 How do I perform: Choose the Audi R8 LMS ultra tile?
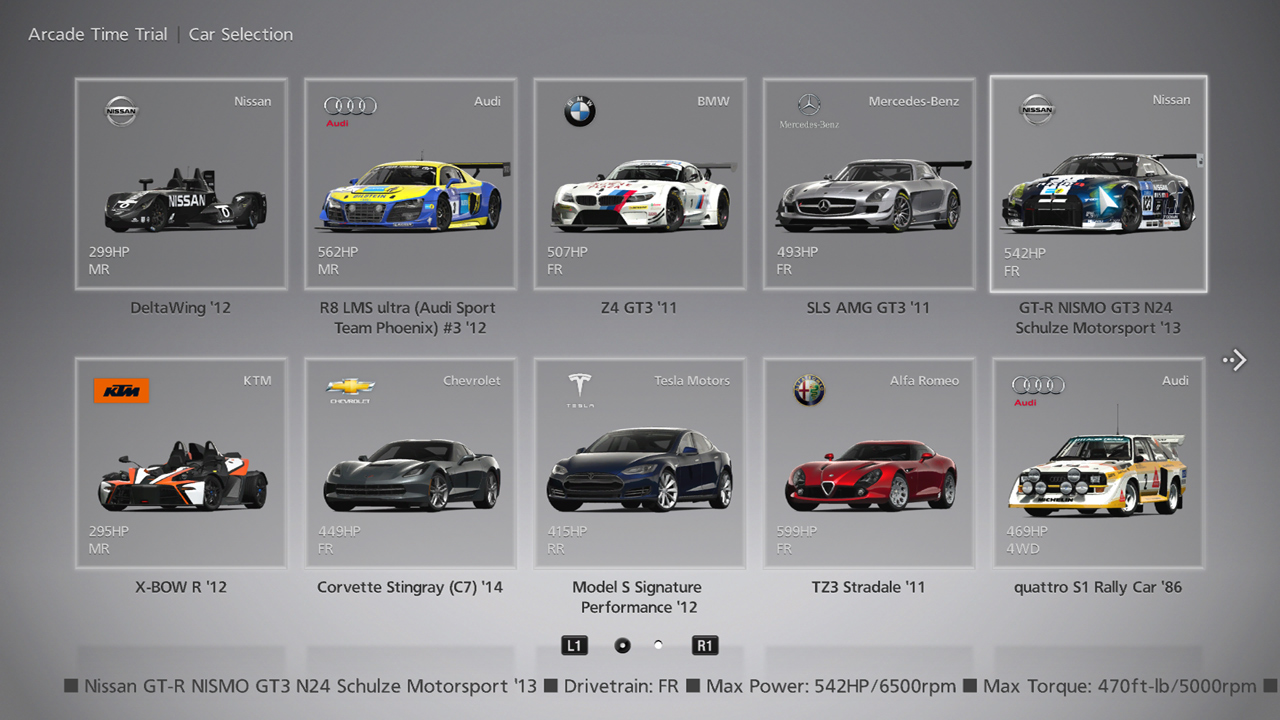[410, 185]
